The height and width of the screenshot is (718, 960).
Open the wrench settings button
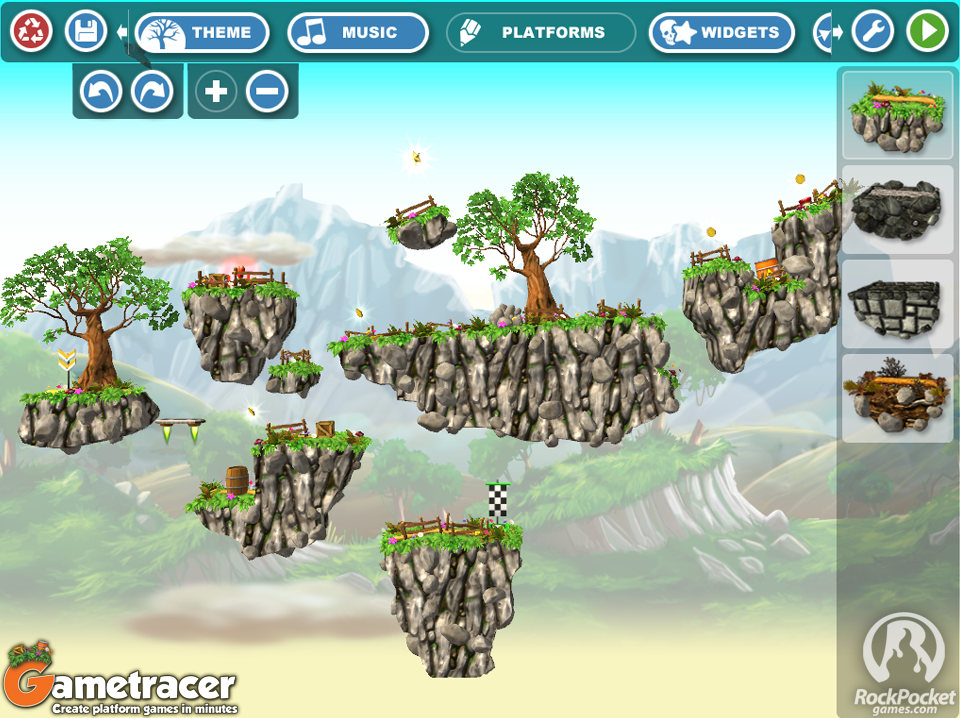click(873, 32)
